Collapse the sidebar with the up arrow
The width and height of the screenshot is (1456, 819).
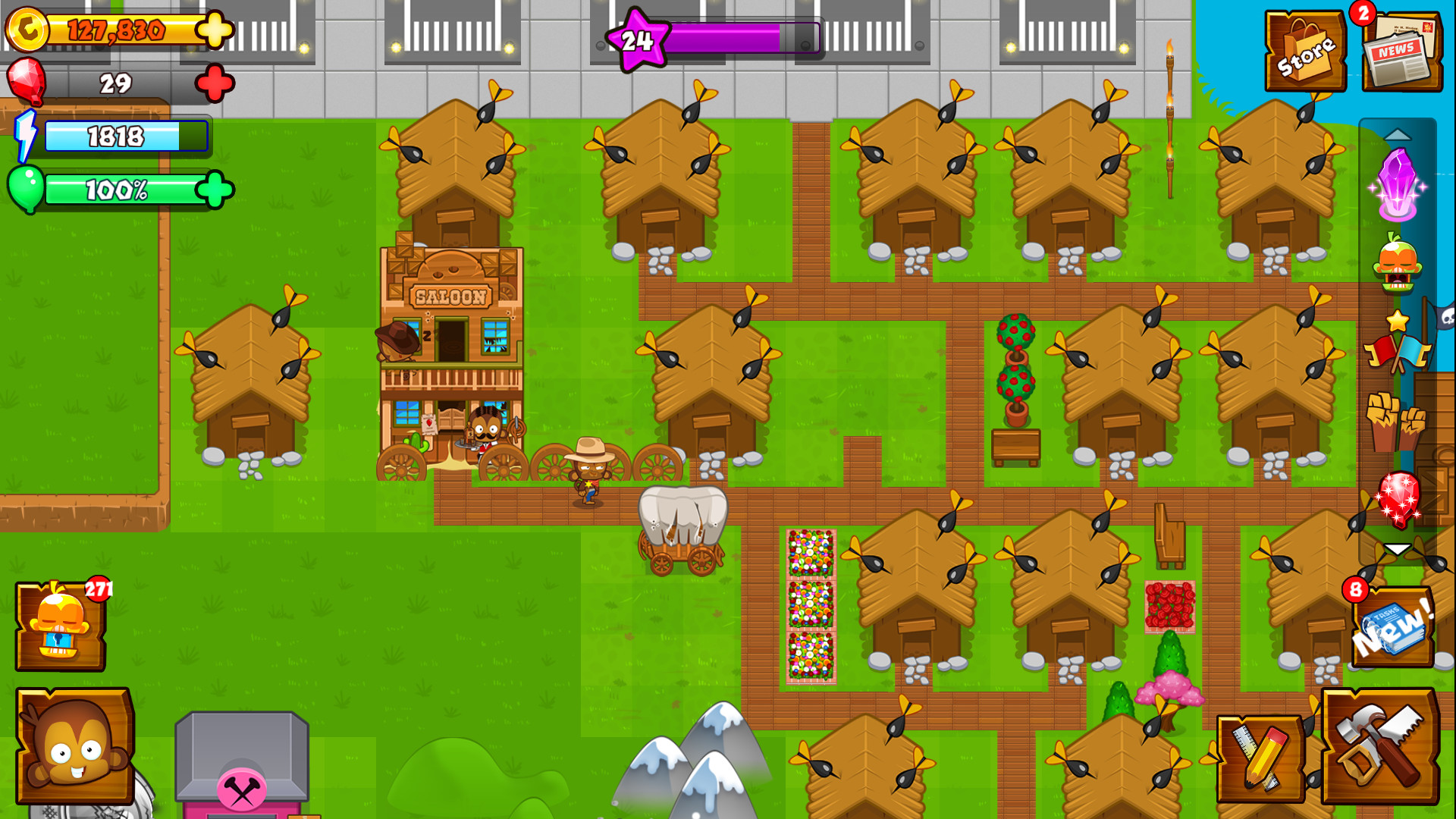1399,135
